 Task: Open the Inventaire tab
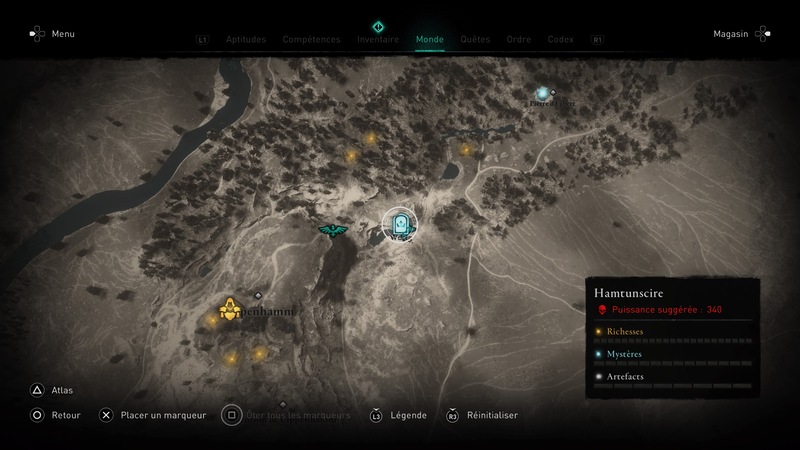378,40
